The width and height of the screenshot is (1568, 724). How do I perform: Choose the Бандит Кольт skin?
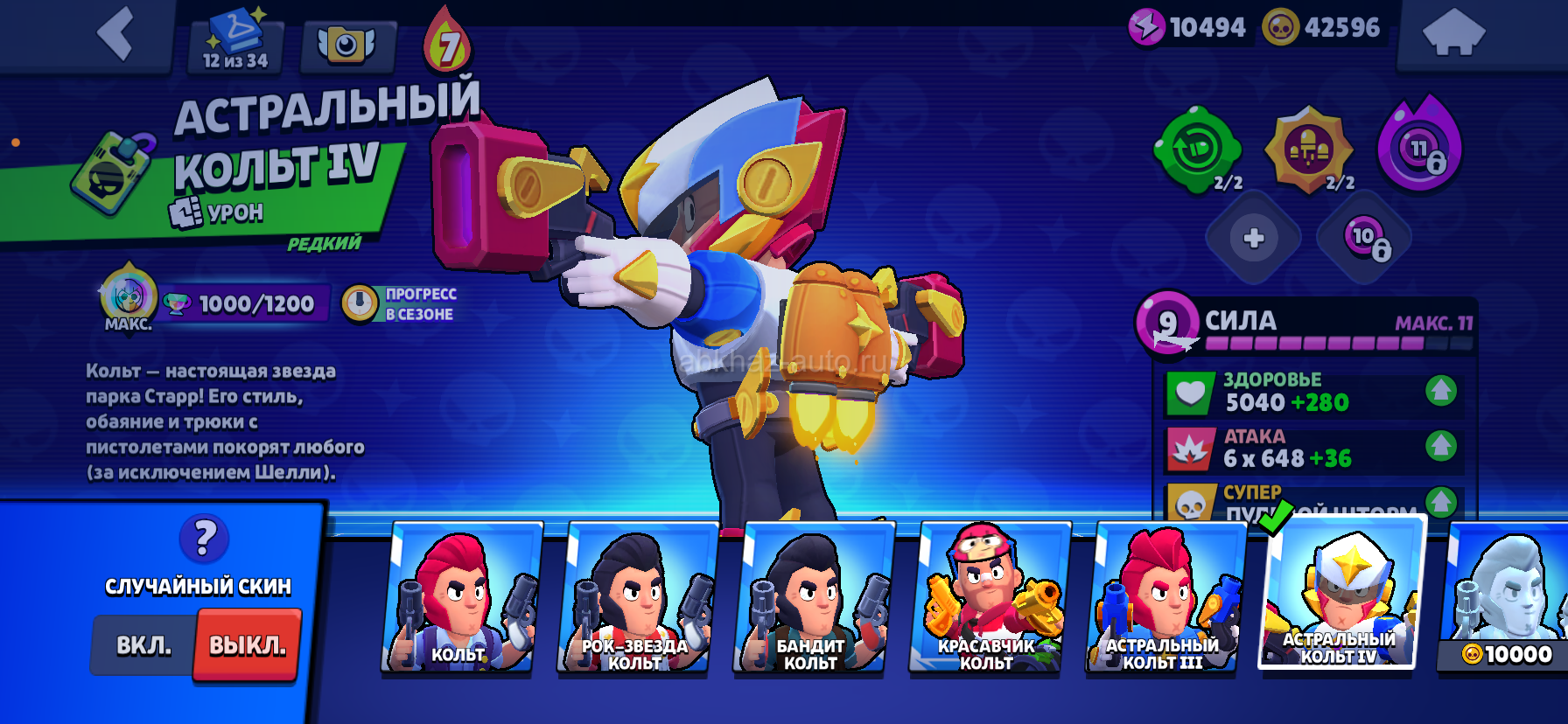click(x=811, y=599)
